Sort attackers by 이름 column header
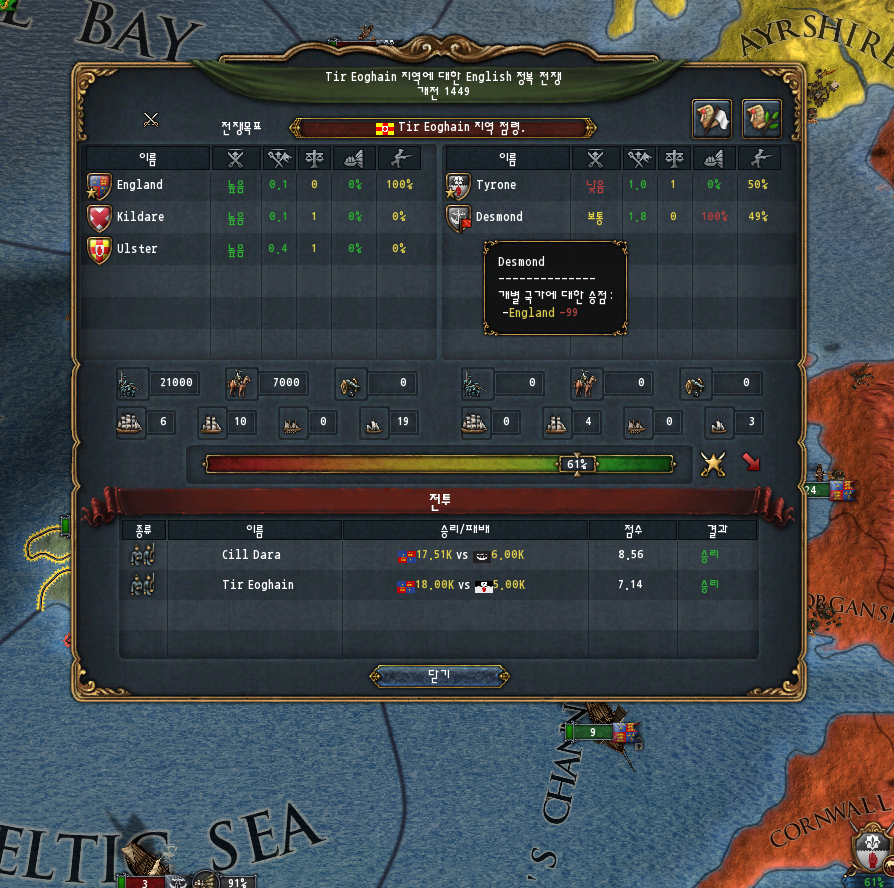The image size is (894, 888). click(147, 158)
